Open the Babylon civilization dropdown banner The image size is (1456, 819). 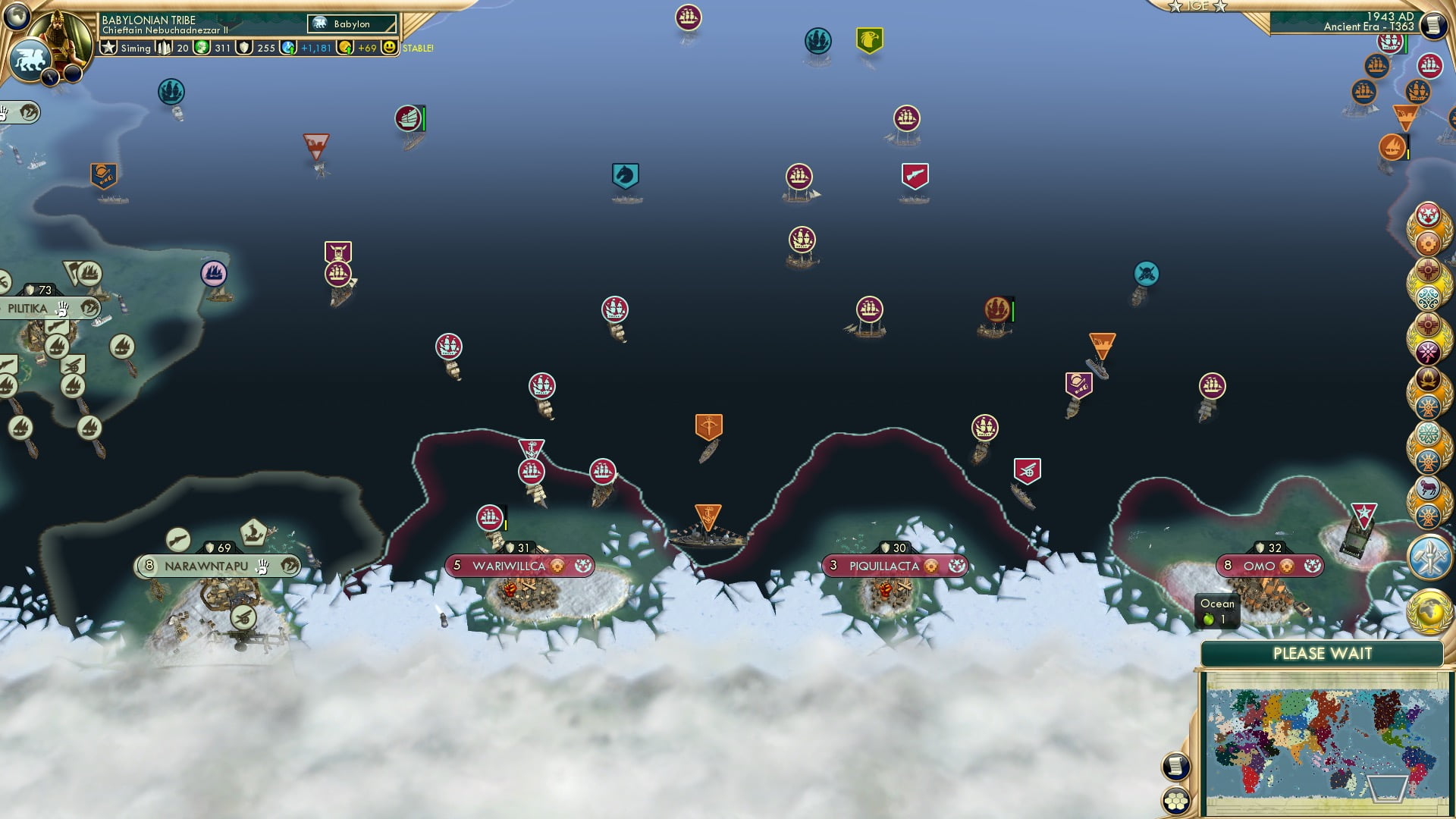[351, 24]
